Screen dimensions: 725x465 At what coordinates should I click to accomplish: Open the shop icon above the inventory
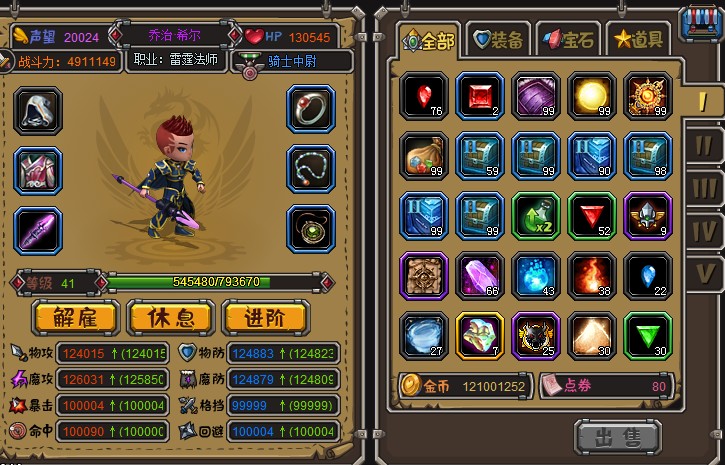click(701, 24)
